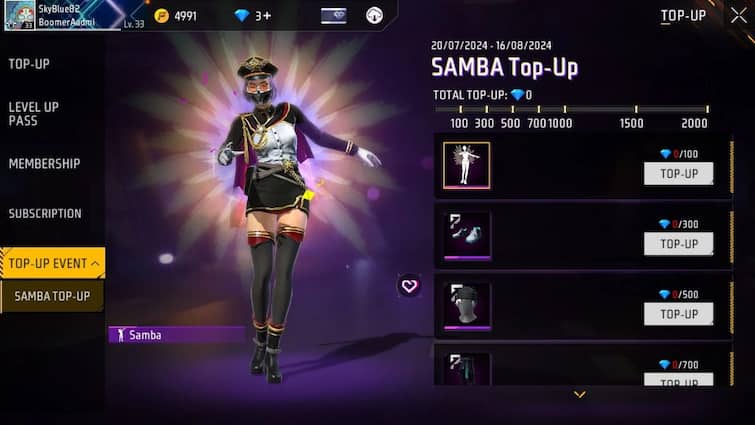Select the shoes reward thumbnail

[467, 236]
